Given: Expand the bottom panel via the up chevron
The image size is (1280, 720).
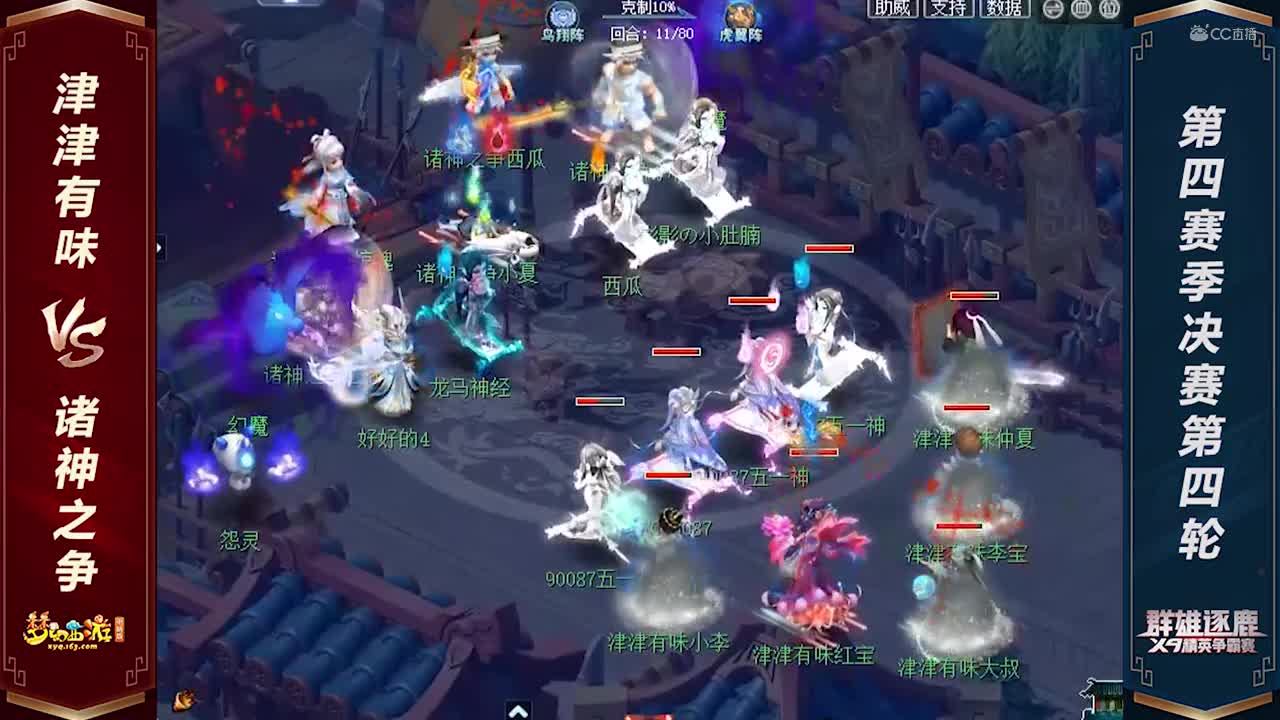Looking at the screenshot, I should [519, 711].
